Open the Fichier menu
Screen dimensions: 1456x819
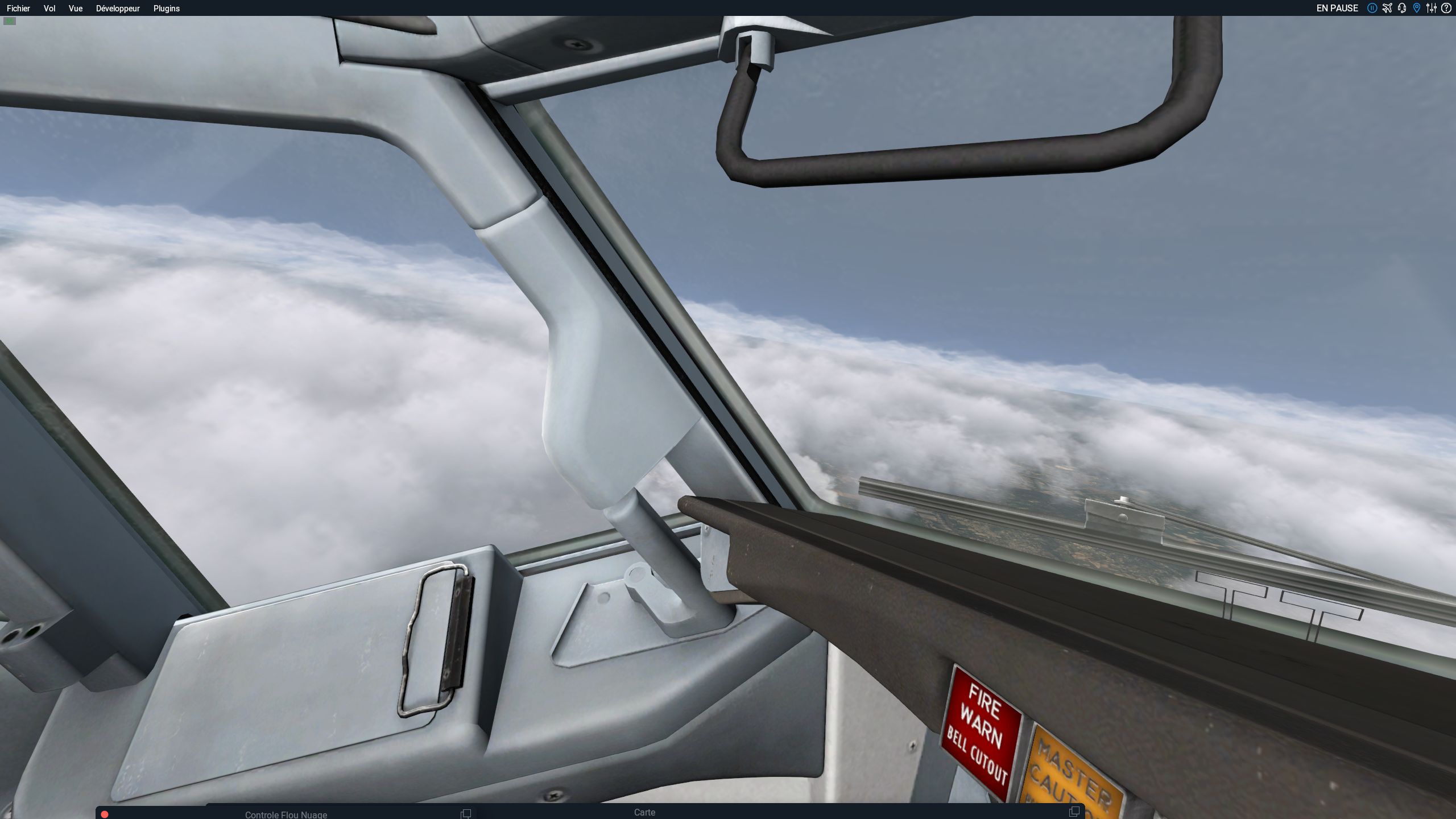coord(18,9)
